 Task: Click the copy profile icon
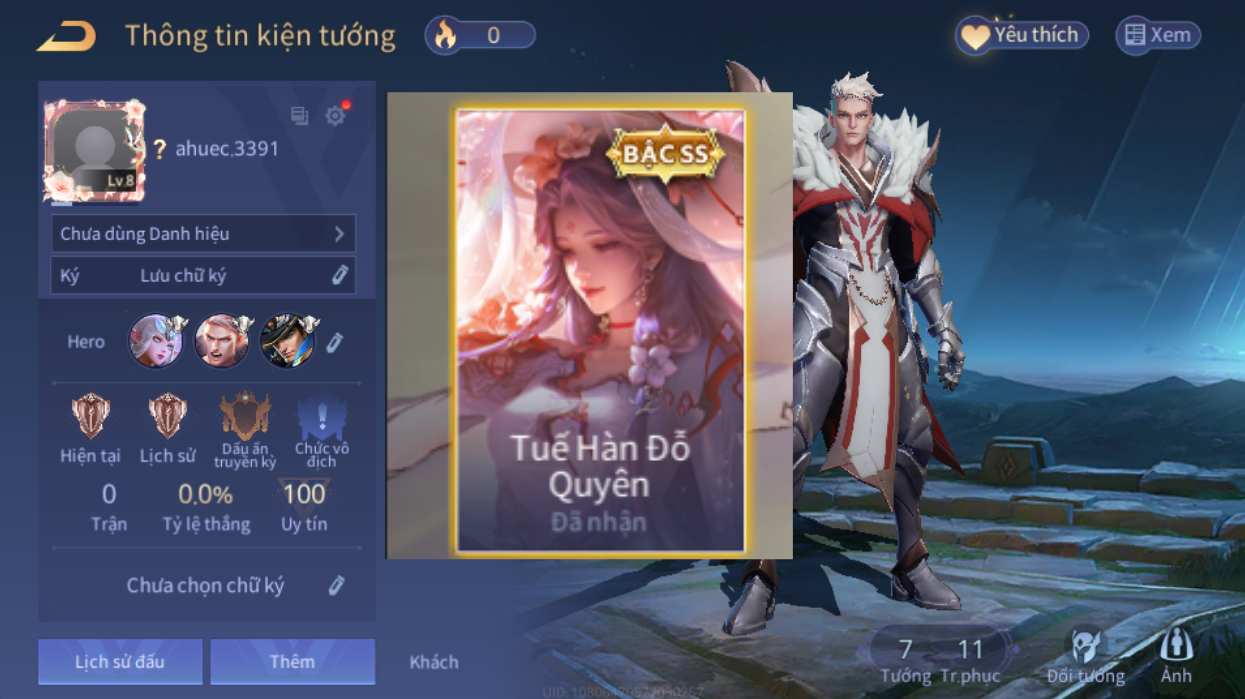click(299, 116)
